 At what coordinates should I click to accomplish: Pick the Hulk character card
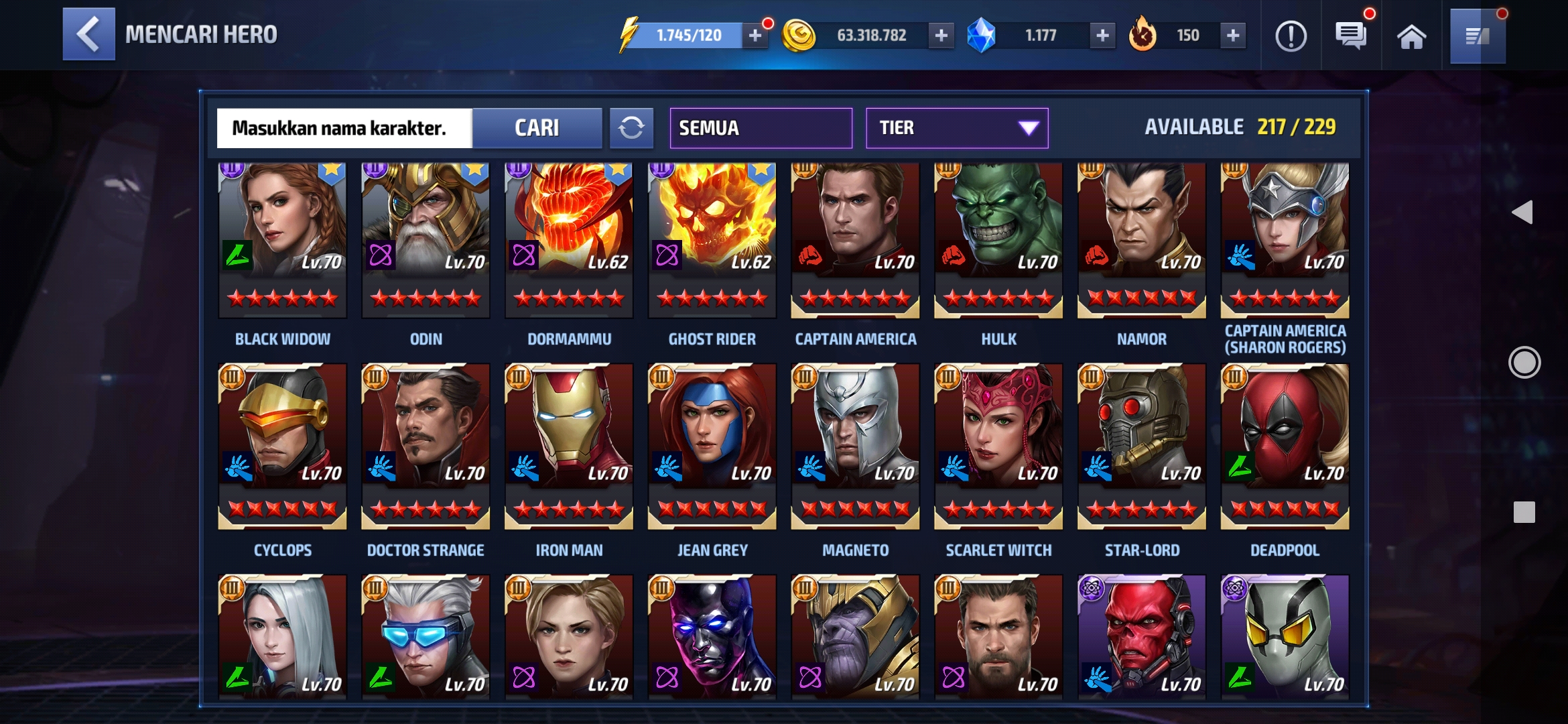pos(998,240)
